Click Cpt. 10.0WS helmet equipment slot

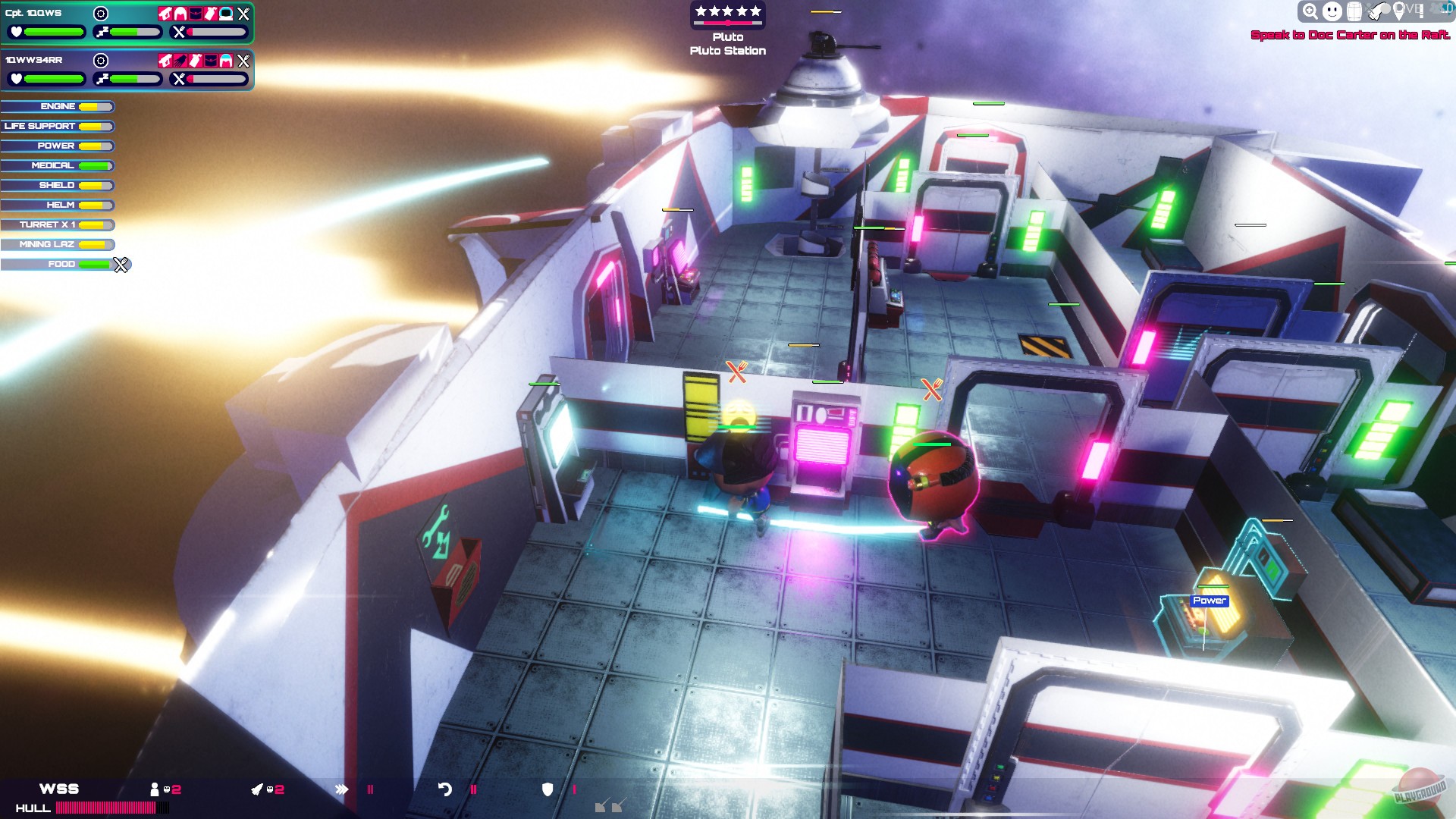(225, 14)
